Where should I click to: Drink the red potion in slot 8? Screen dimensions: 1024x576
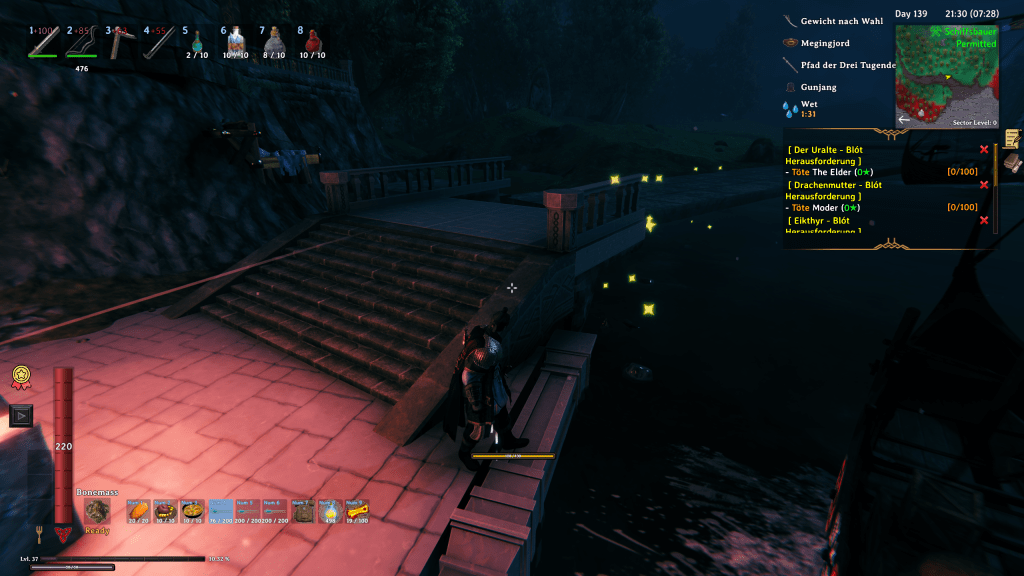coord(313,41)
